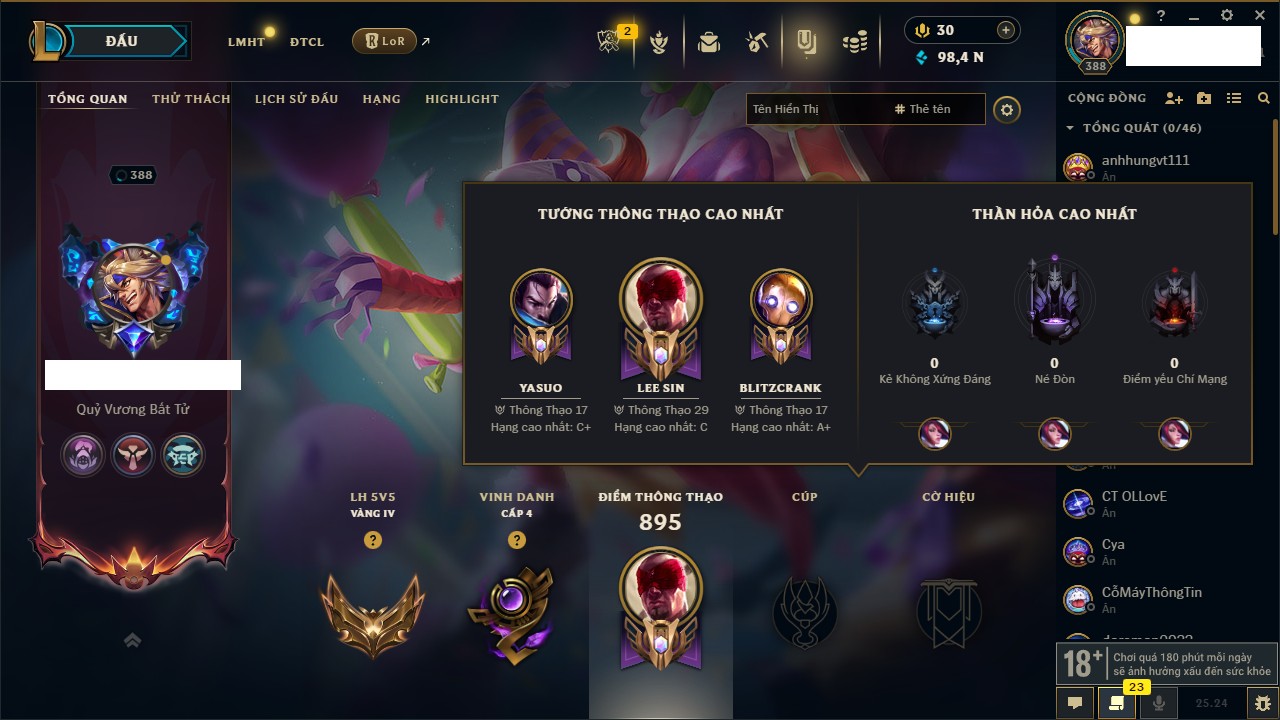Show the HIGHLIGHT tab
1280x720 pixels.
[x=462, y=99]
